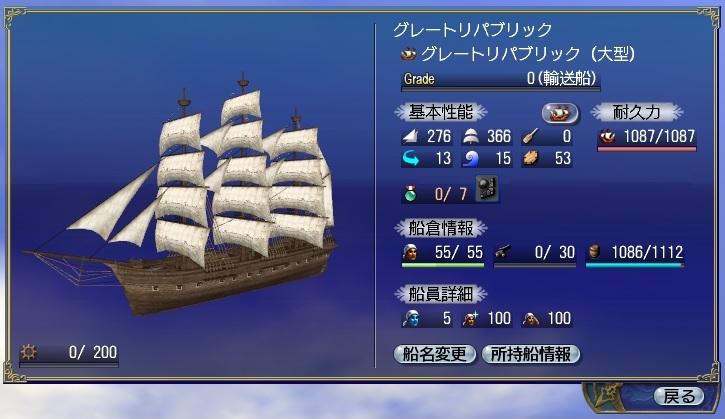Open the 所持船情報 owned ships info
This screenshot has width=725, height=419.
point(530,354)
